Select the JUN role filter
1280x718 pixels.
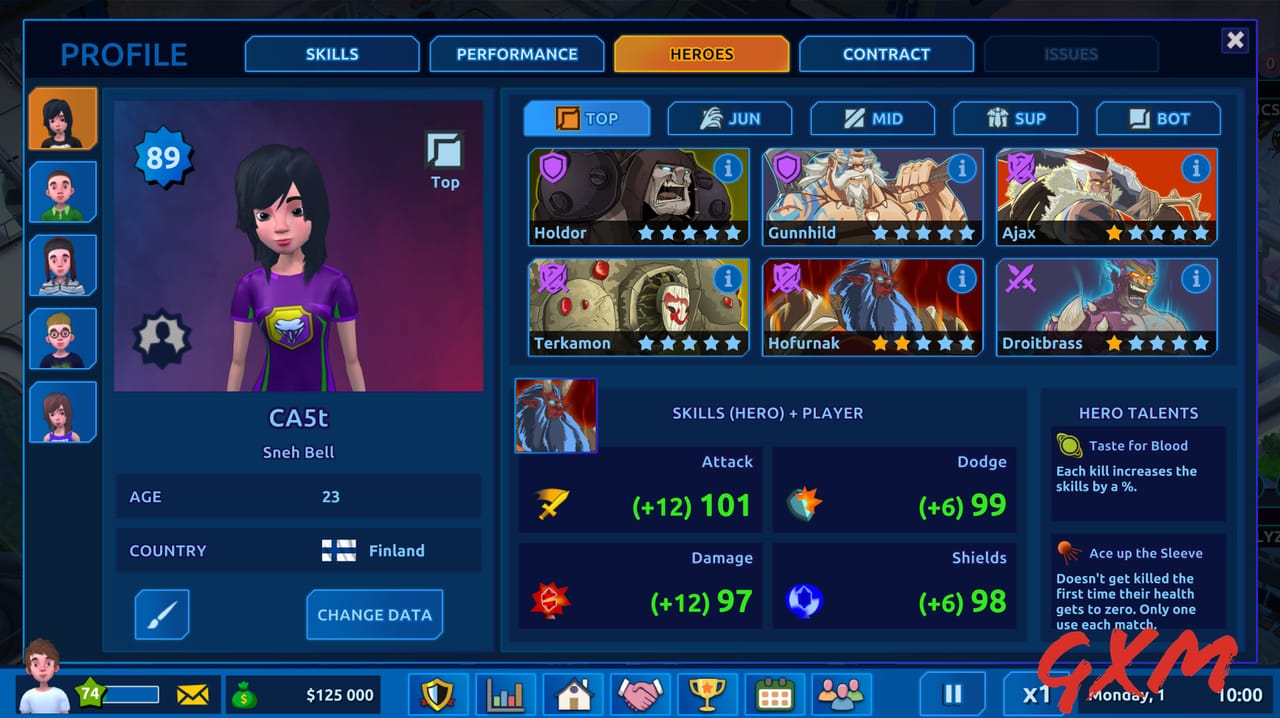click(730, 119)
